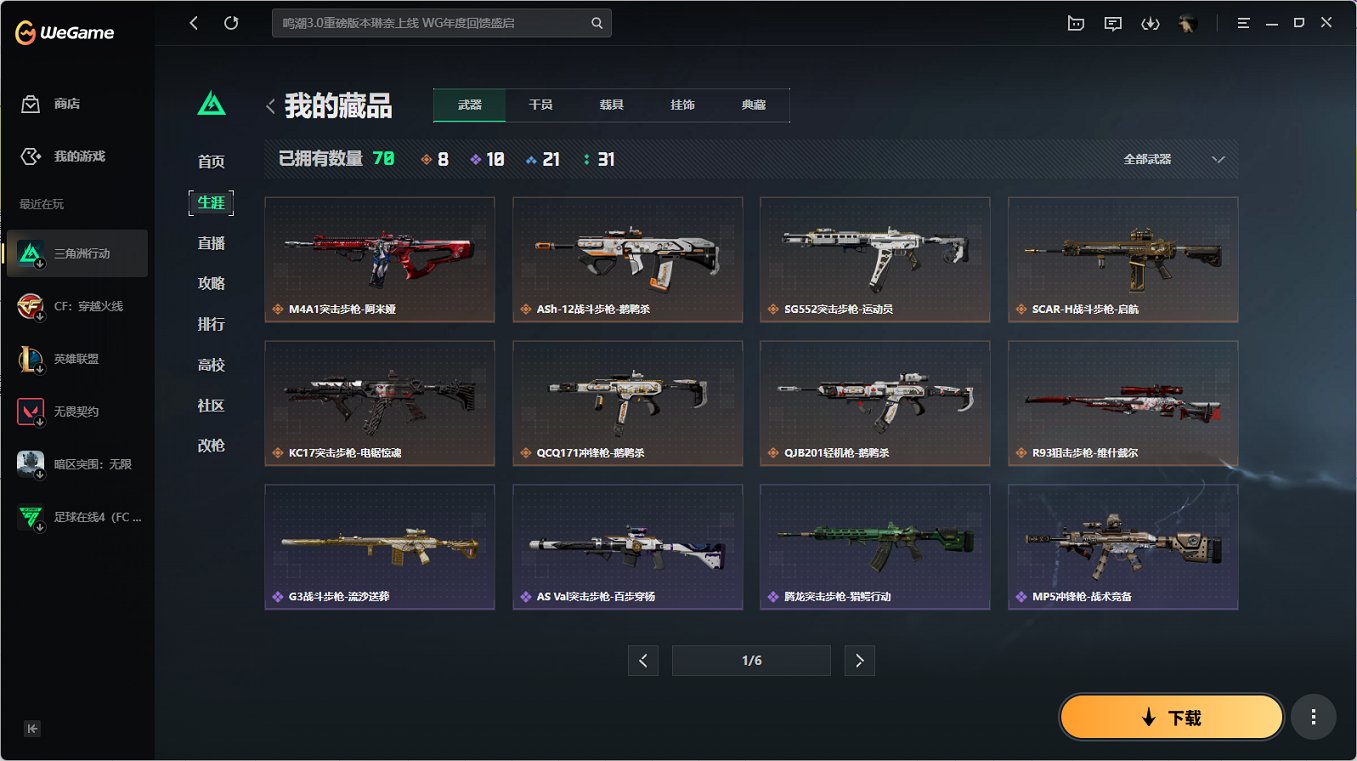Open the WeGame hamburger menu

click(x=1243, y=22)
